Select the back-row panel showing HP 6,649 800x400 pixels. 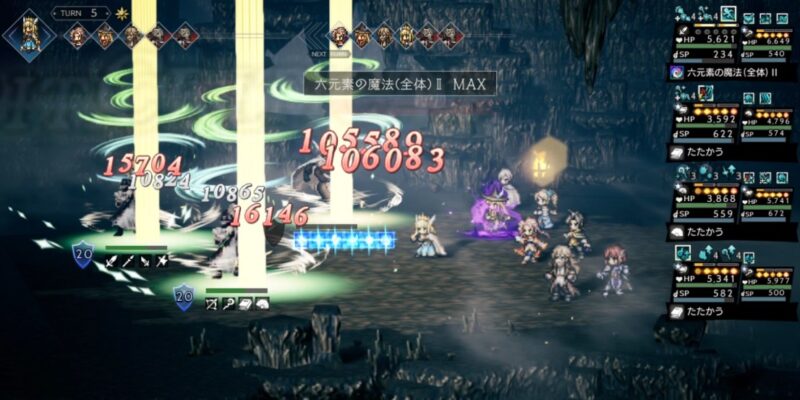pos(767,37)
